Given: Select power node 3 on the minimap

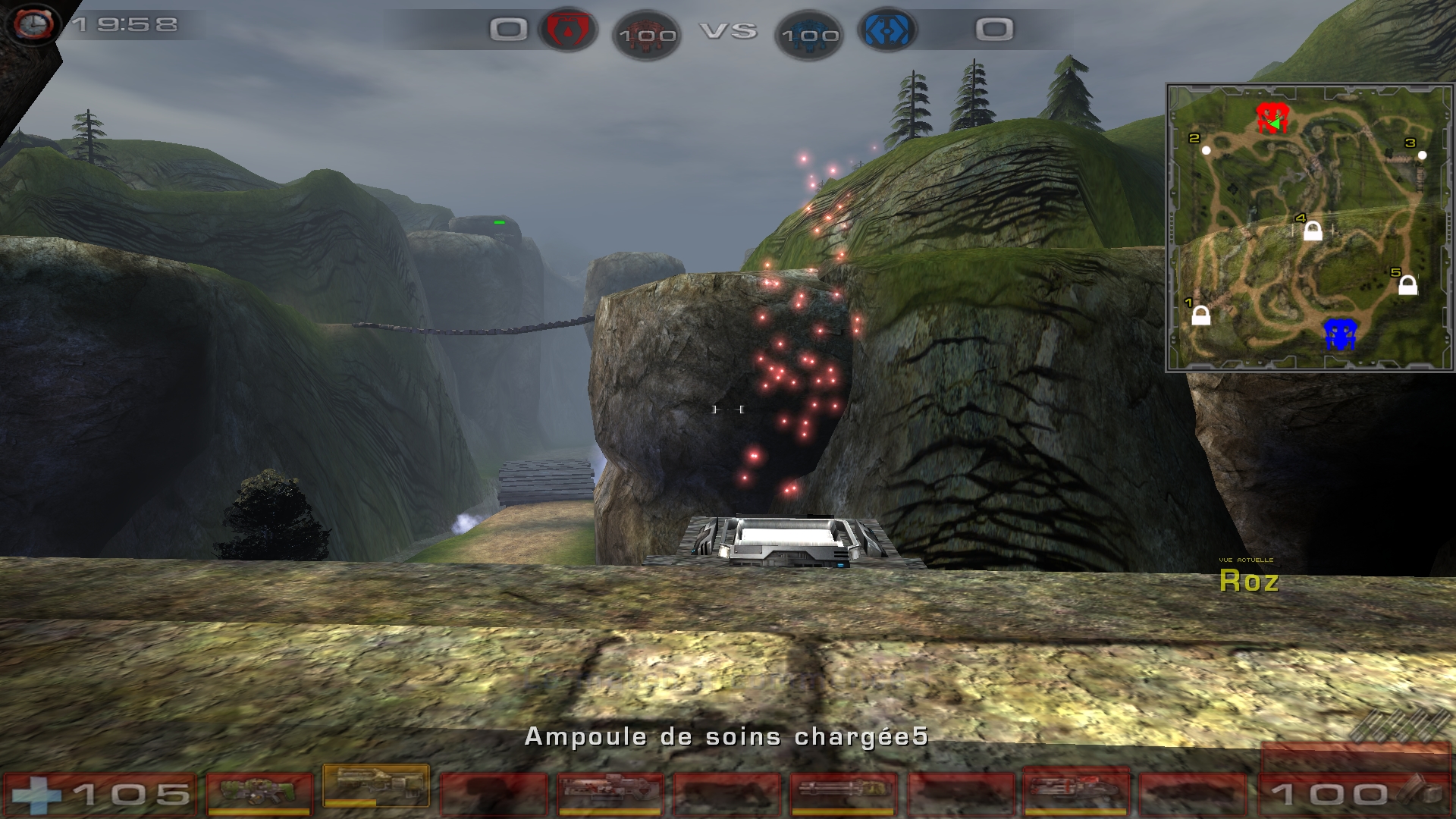Looking at the screenshot, I should tap(1422, 155).
